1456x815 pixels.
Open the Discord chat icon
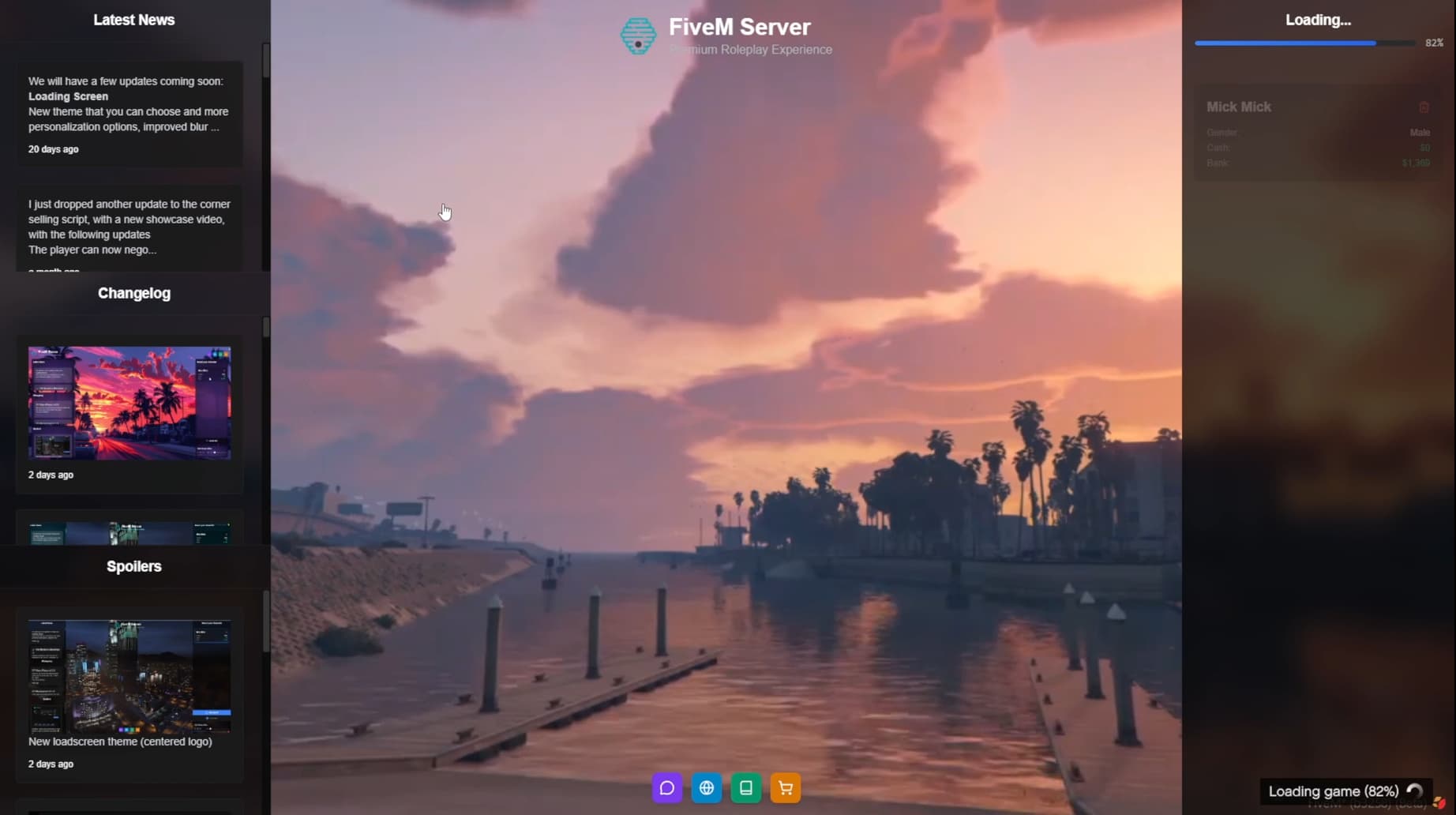pyautogui.click(x=666, y=787)
